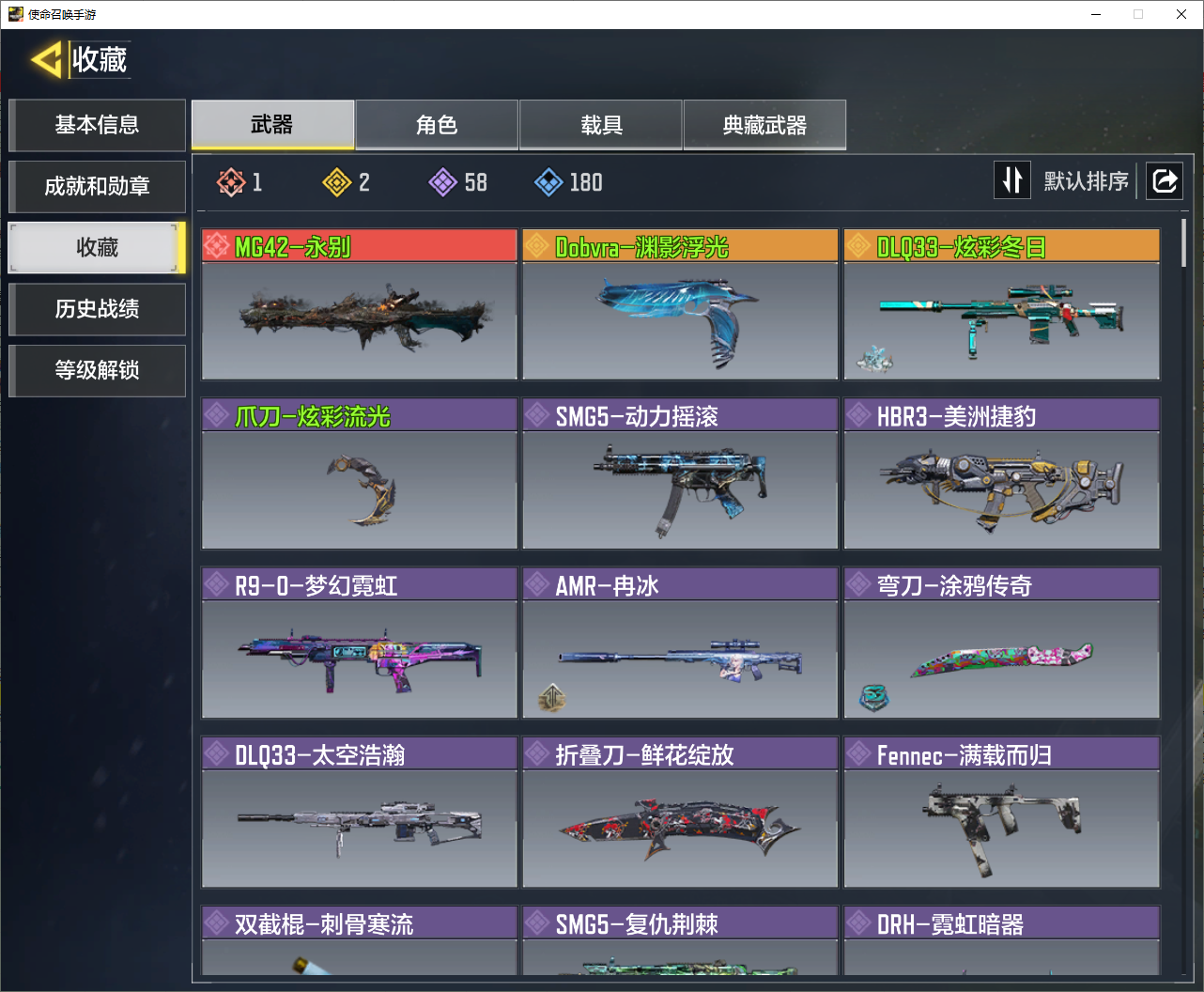
Task: Show the 典藏武器 tab
Action: click(764, 125)
